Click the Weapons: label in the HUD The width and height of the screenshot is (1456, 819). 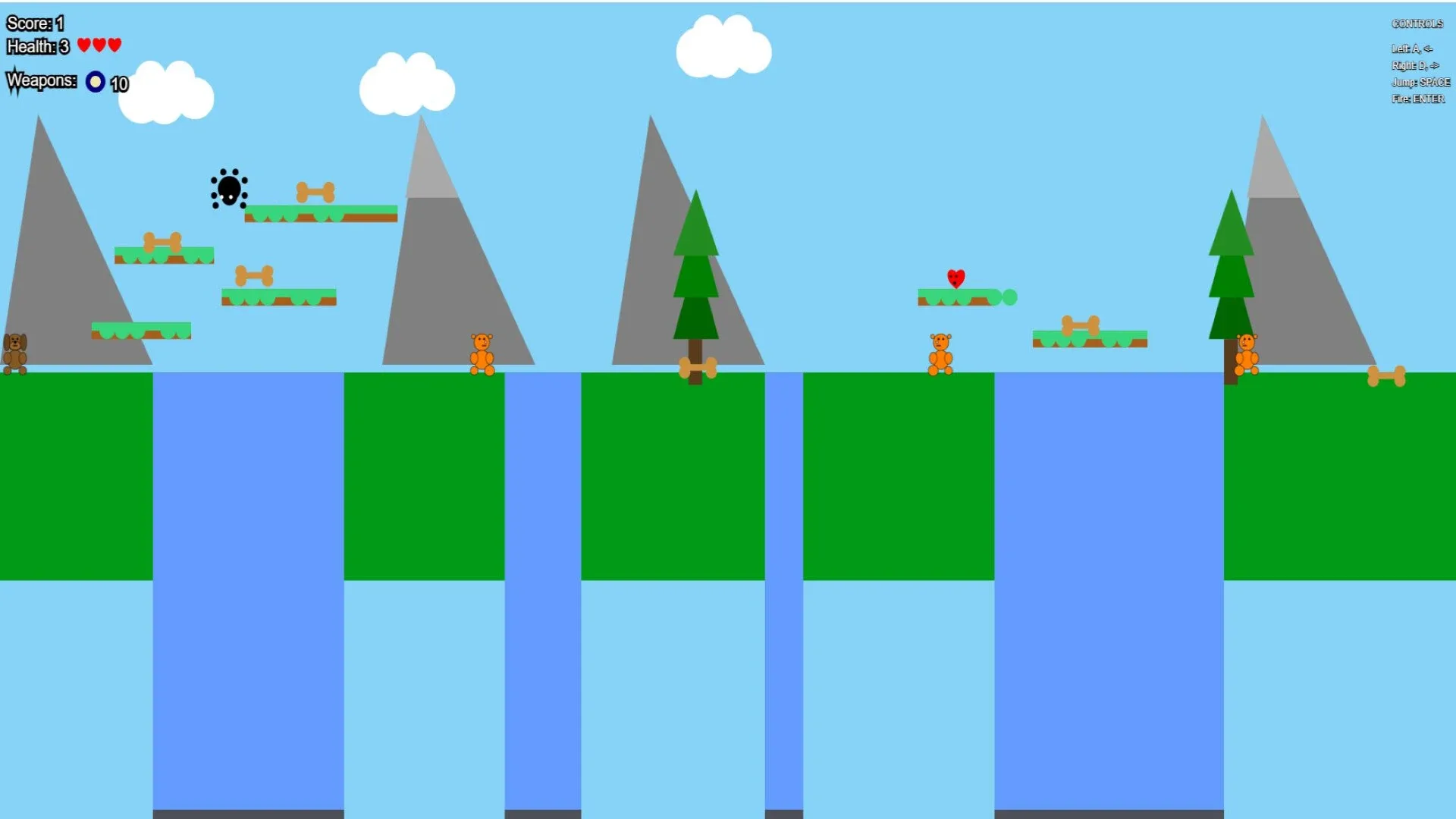coord(42,80)
